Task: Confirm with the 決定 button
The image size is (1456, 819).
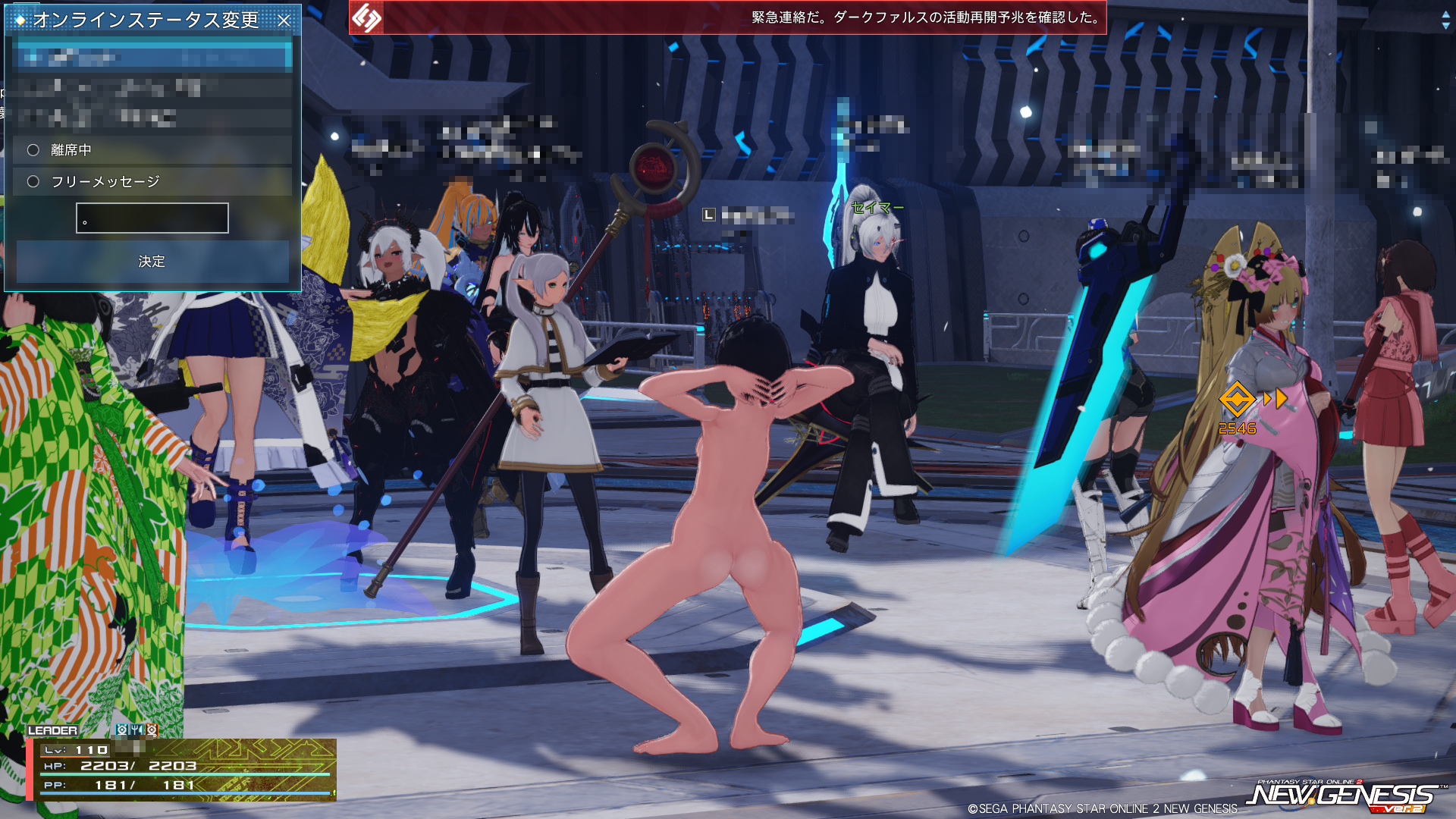Action: pyautogui.click(x=152, y=262)
